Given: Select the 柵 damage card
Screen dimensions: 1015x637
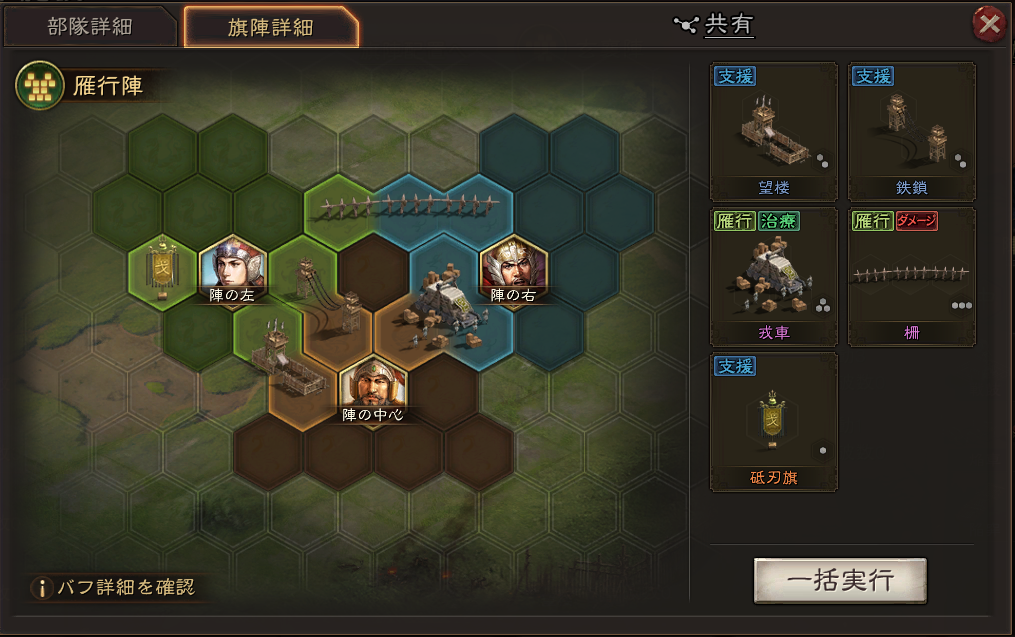Looking at the screenshot, I should (x=911, y=277).
